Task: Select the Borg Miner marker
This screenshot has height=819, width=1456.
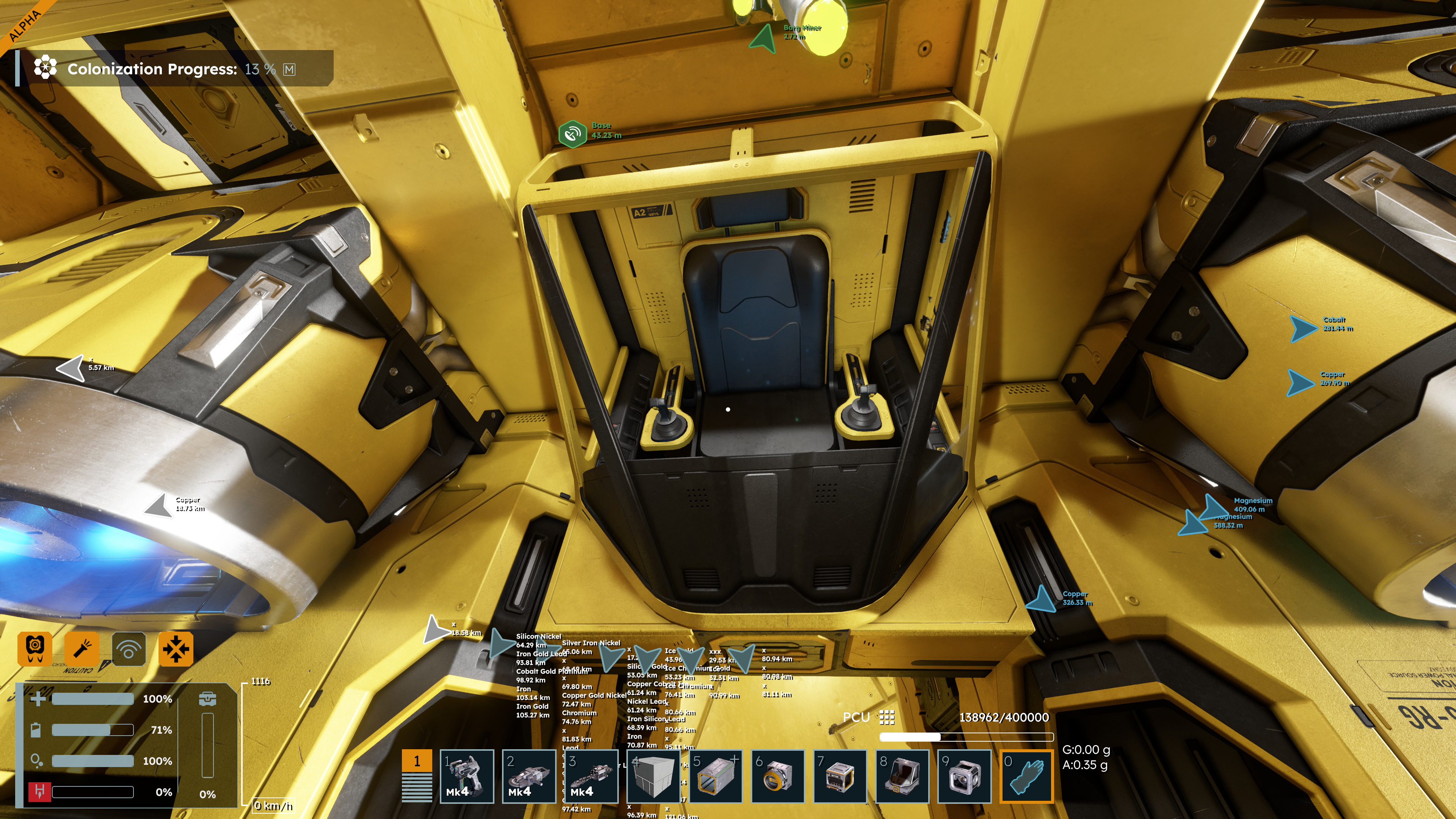Action: click(x=763, y=38)
